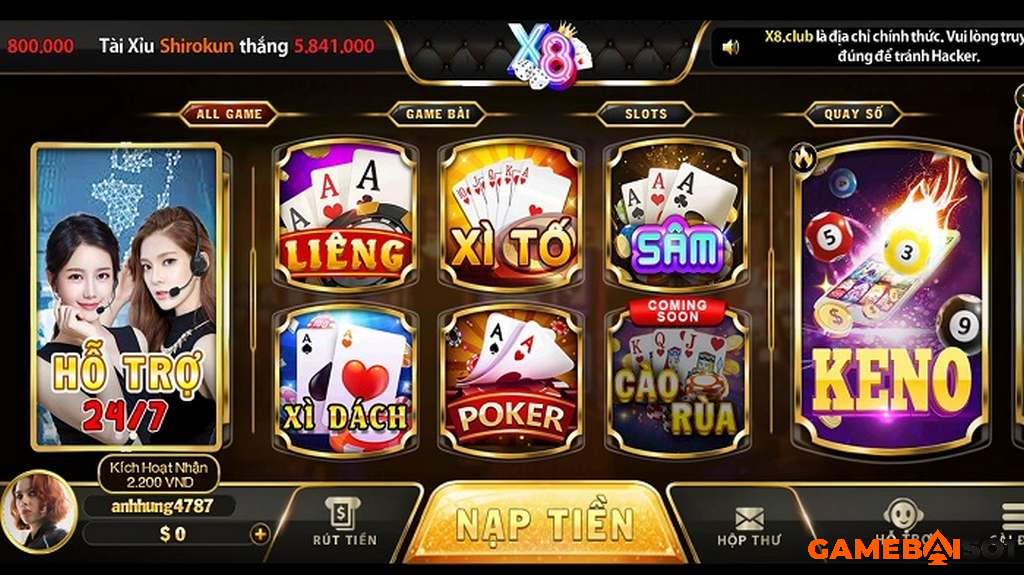Screen dimensions: 1024x575
Task: Show the QUAY SỐ tab
Action: 853,114
